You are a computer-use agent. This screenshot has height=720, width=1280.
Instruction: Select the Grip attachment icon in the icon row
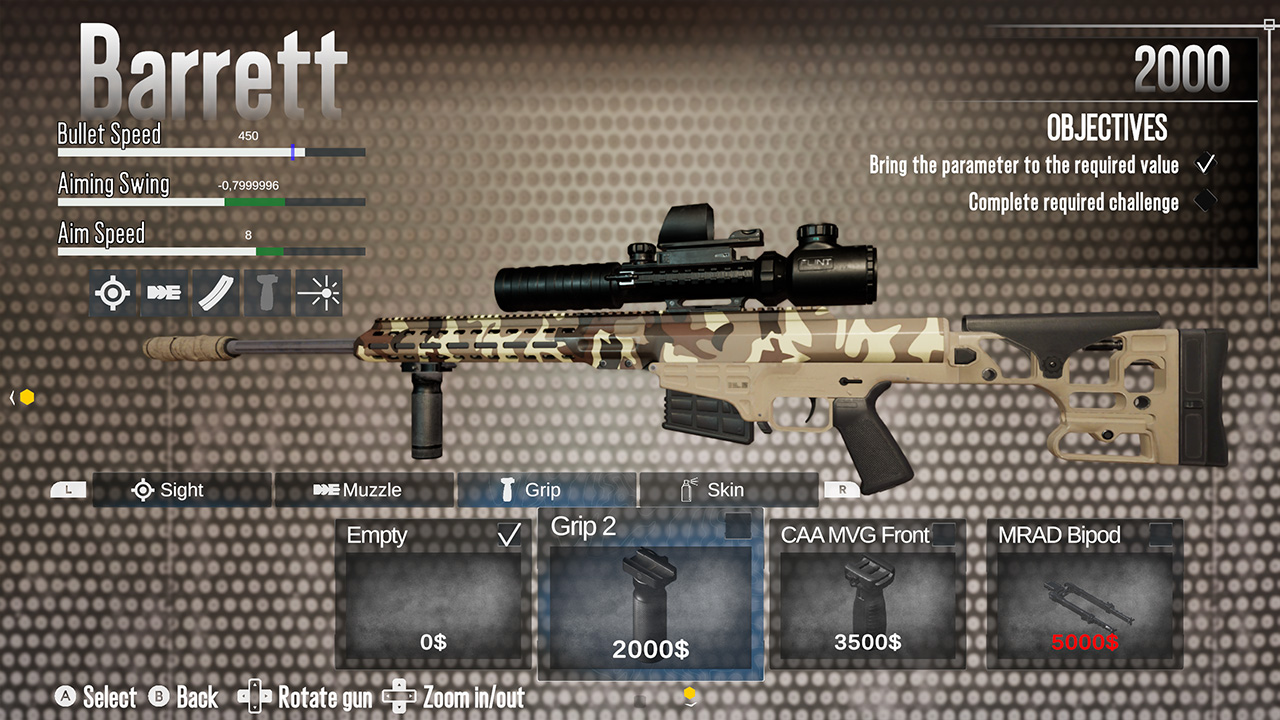pos(267,293)
